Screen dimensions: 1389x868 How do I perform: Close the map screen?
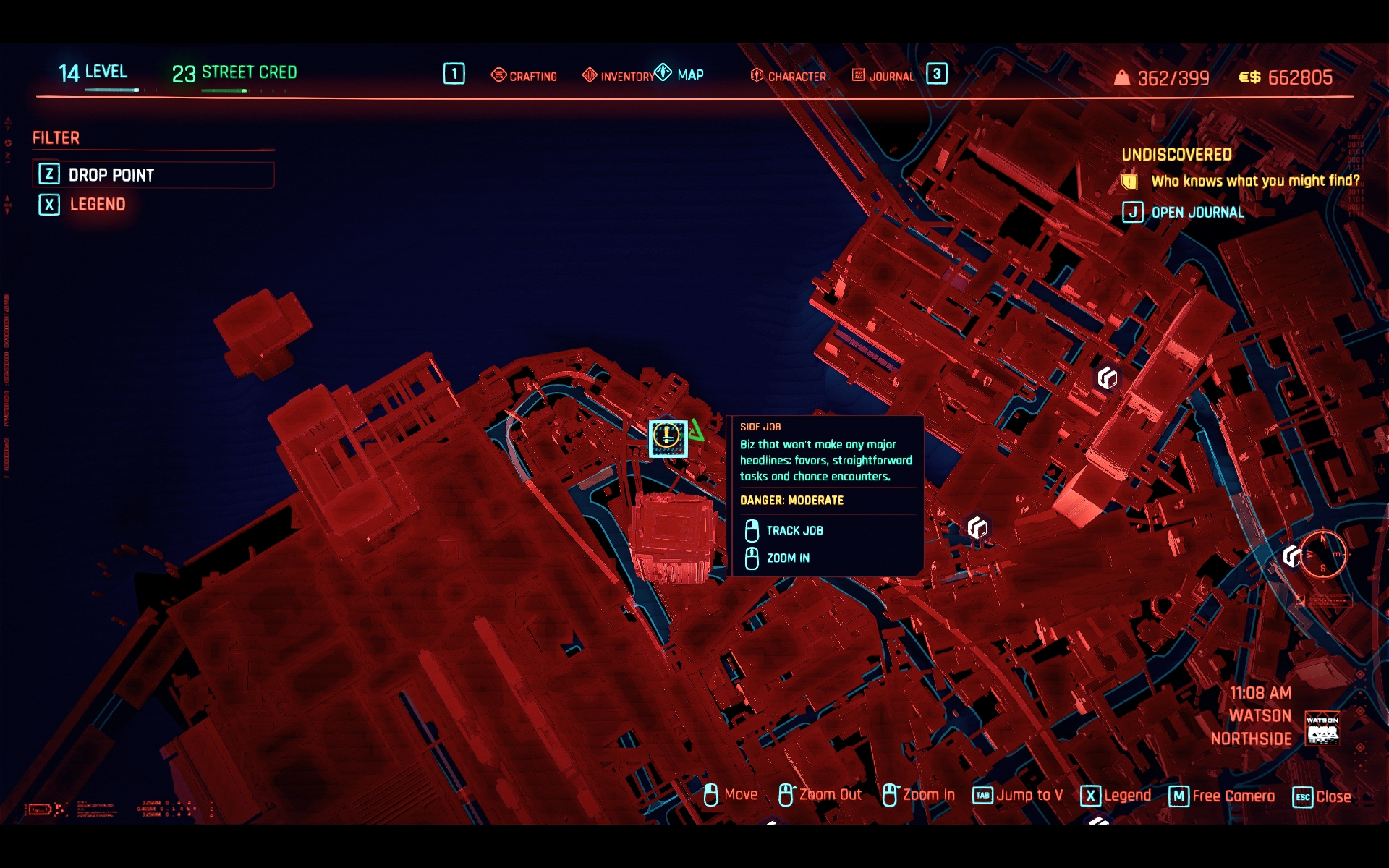(x=1322, y=796)
